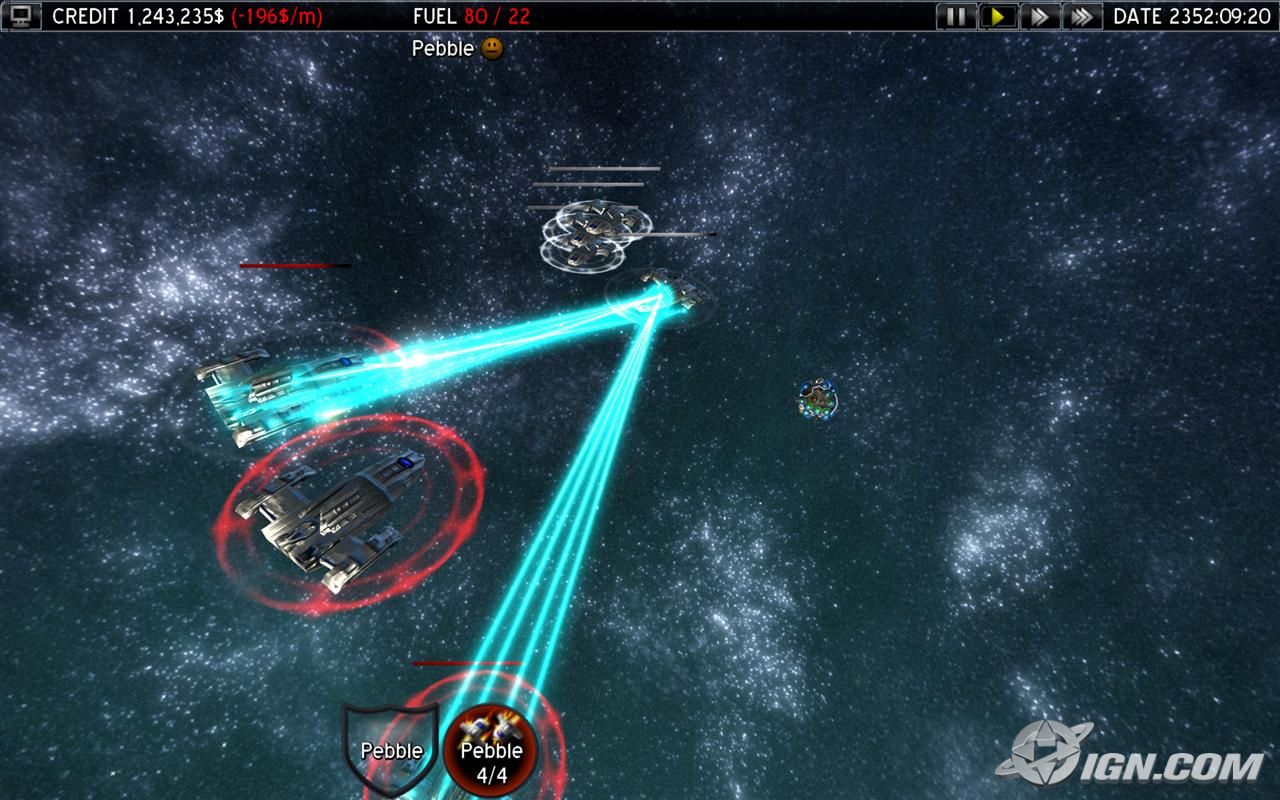Image resolution: width=1280 pixels, height=800 pixels.
Task: Select the Pebble shield badge
Action: 391,750
